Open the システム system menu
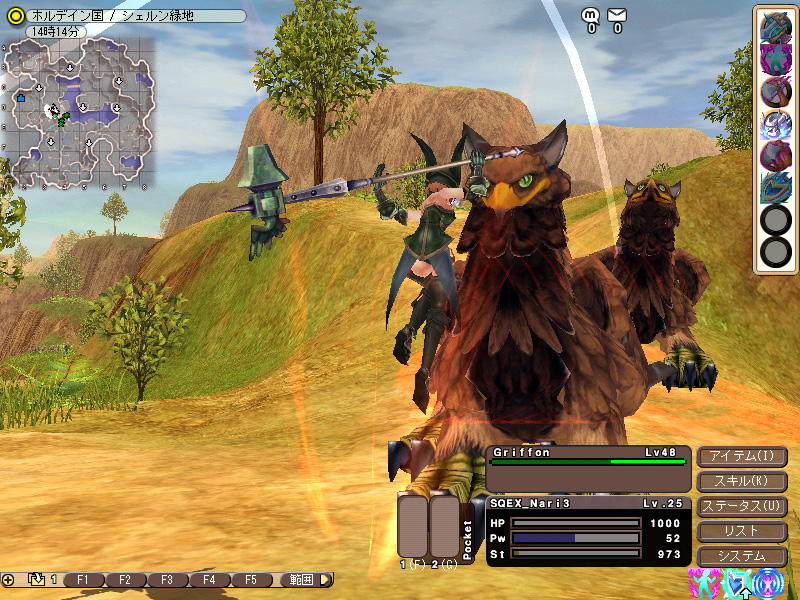Image resolution: width=800 pixels, height=600 pixels. pyautogui.click(x=741, y=556)
